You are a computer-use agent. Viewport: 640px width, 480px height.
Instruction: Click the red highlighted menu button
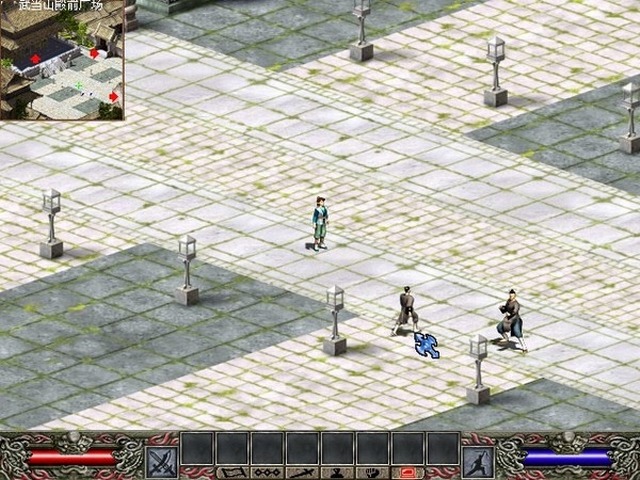point(407,472)
